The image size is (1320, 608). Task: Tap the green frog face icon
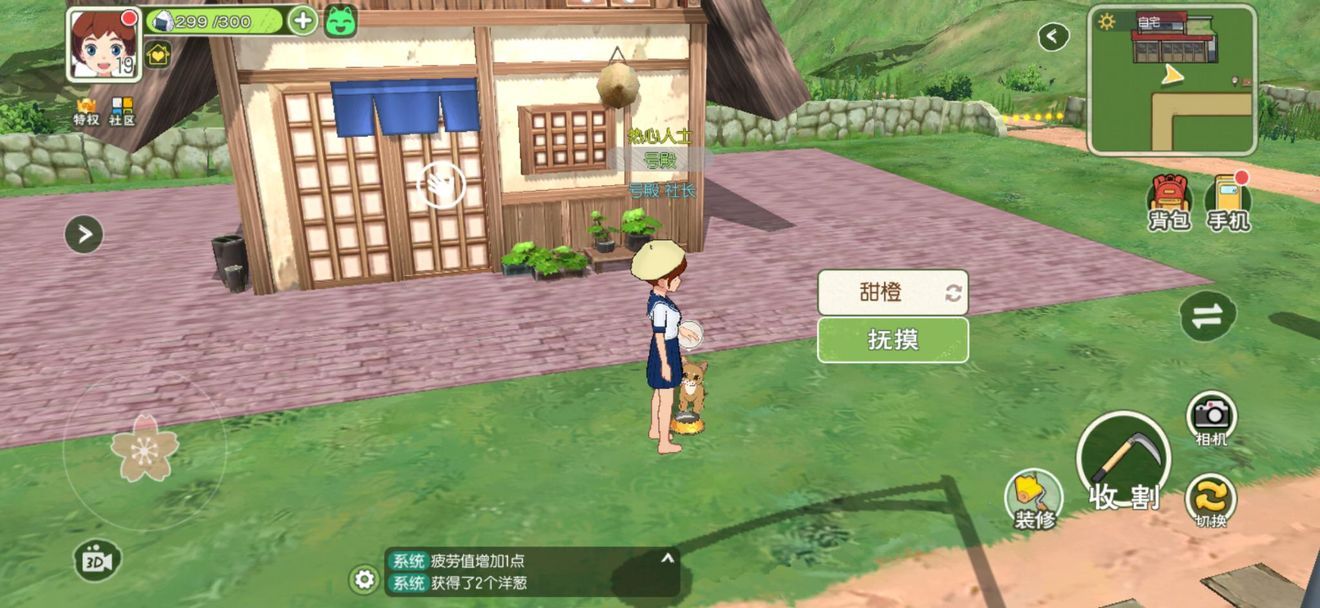tap(341, 21)
